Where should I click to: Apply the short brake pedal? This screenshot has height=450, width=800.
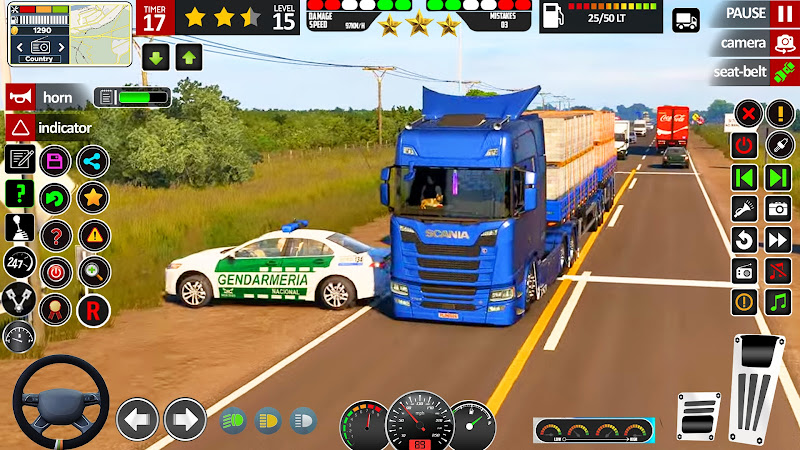pos(699,414)
